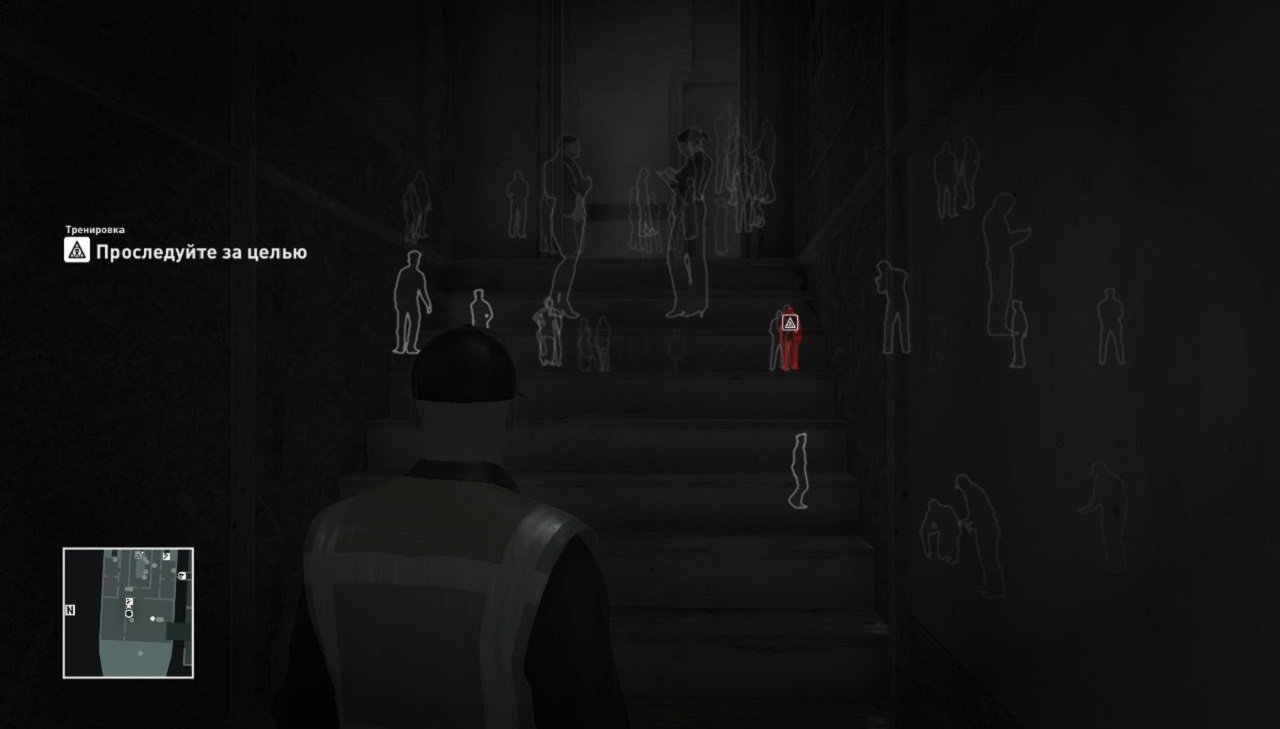Select the seated NPC outline on the middle staircase landing

pos(549,335)
